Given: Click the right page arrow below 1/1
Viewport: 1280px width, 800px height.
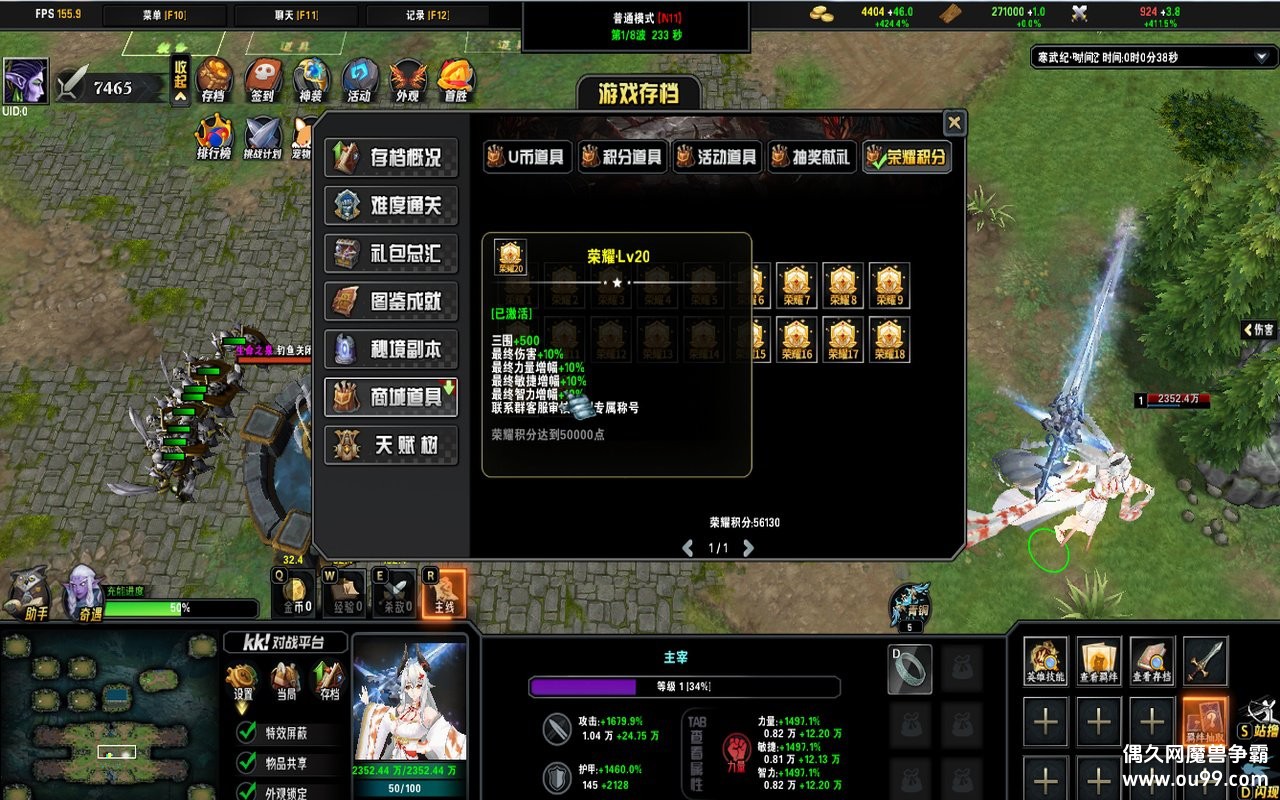Looking at the screenshot, I should [x=747, y=549].
